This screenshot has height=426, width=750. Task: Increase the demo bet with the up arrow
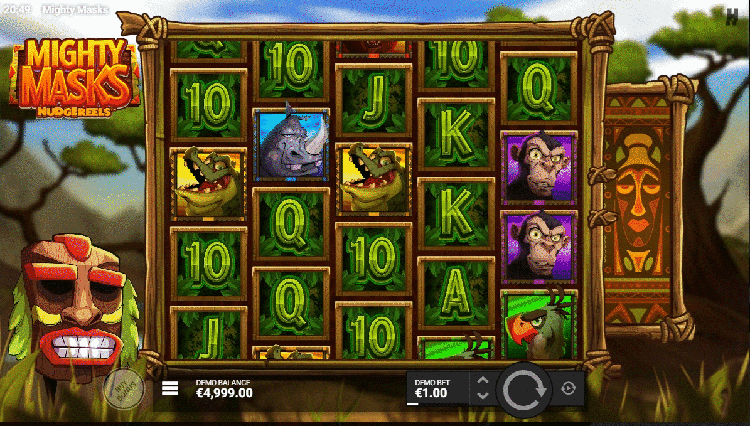coord(482,381)
